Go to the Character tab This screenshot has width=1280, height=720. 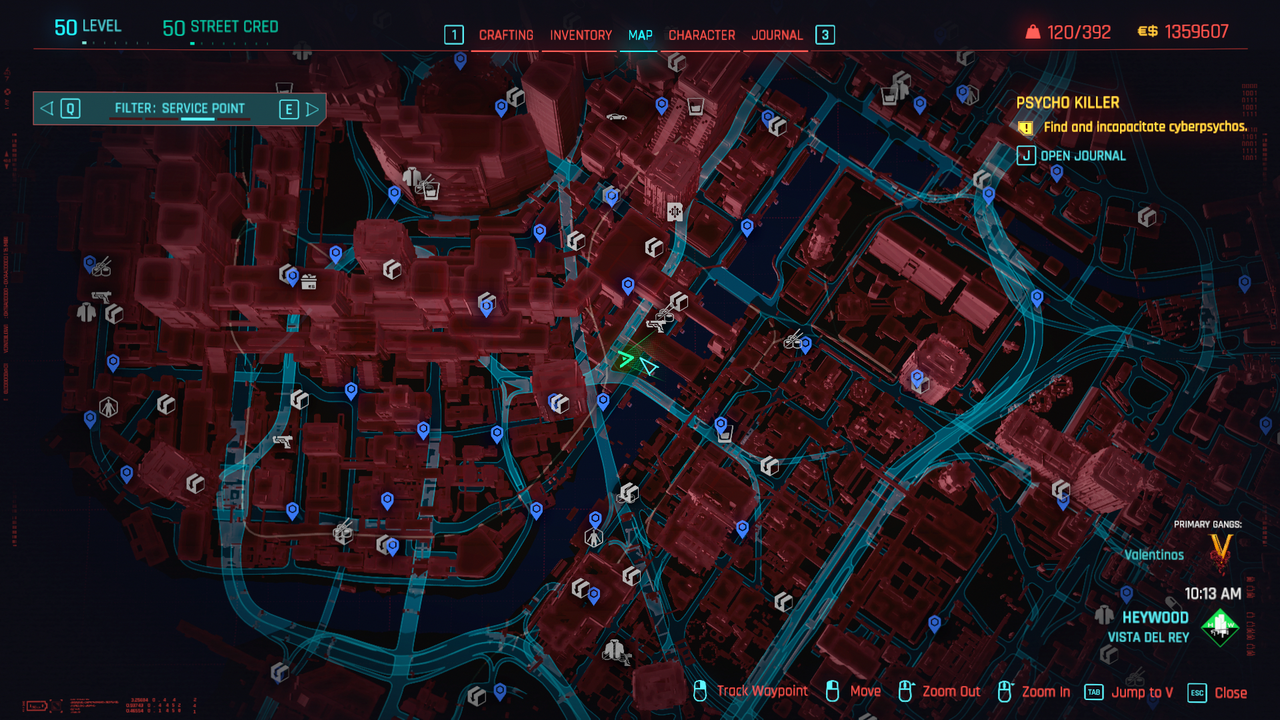coord(702,35)
